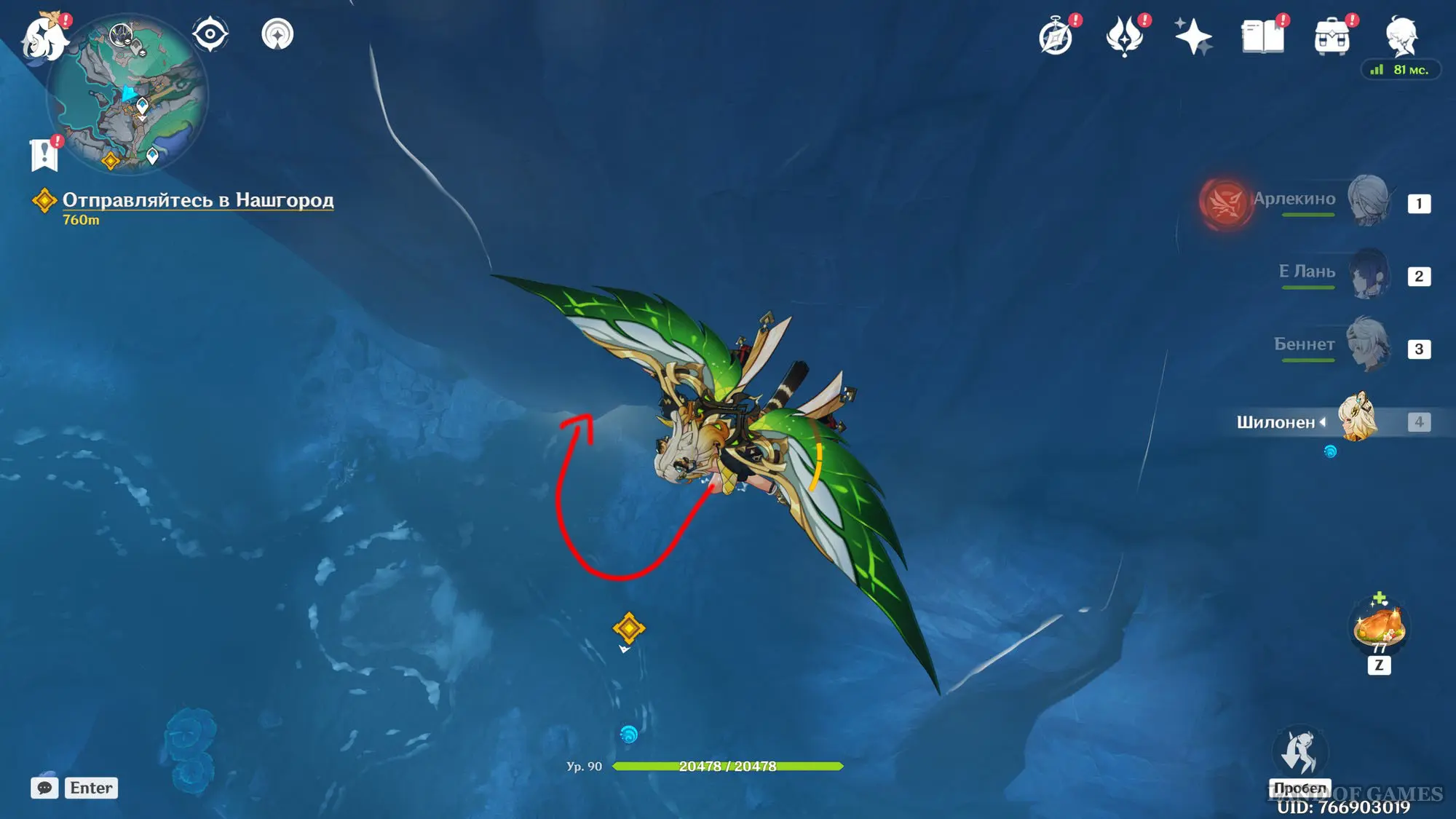Image resolution: width=1456 pixels, height=819 pixels.
Task: Open the waypoint gadget icon beside eye
Action: coord(277,34)
